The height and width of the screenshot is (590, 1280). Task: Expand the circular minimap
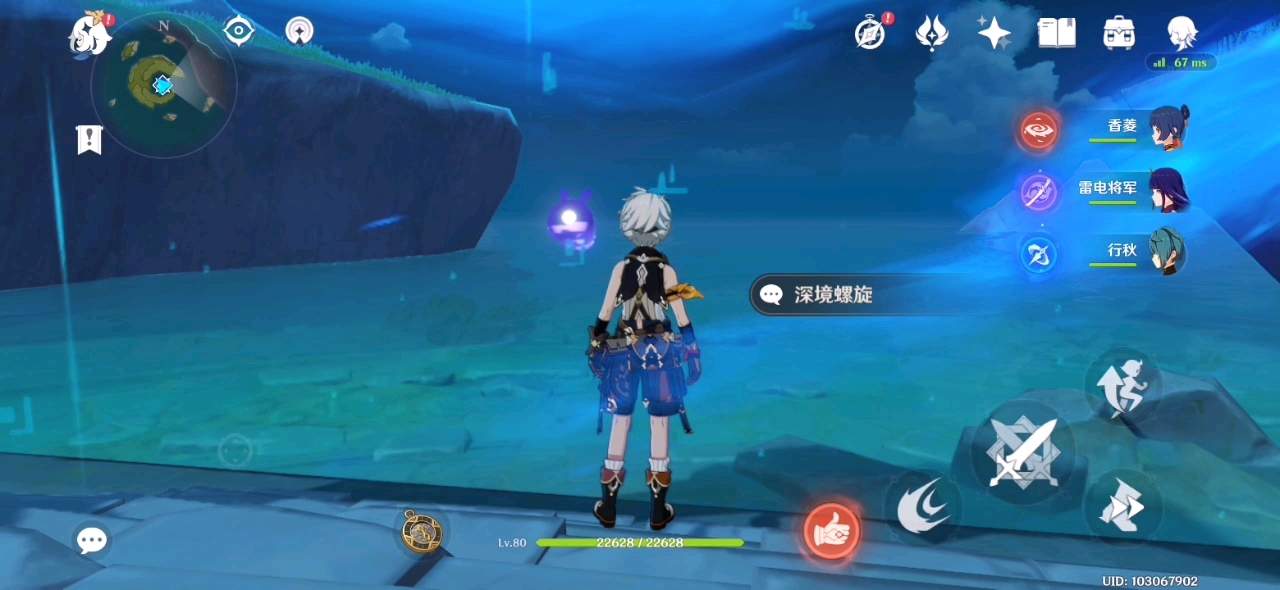[x=163, y=85]
